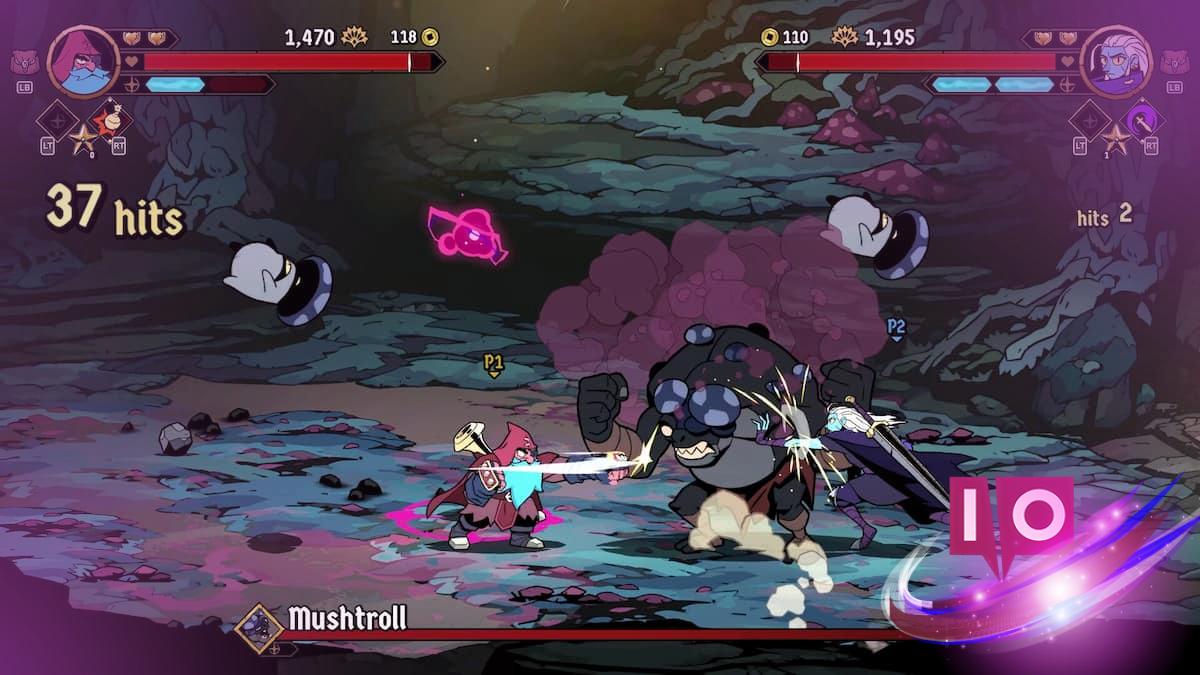1200x675 pixels.
Task: Click the Mushtroll boss portrait icon
Action: click(x=258, y=627)
